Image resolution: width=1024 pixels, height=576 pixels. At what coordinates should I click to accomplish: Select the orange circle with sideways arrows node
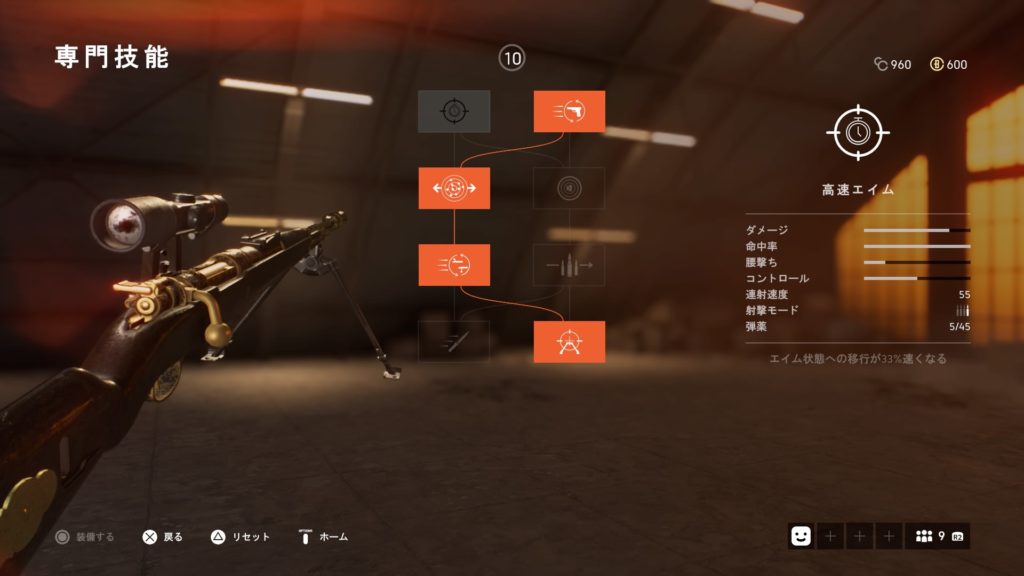(x=454, y=188)
